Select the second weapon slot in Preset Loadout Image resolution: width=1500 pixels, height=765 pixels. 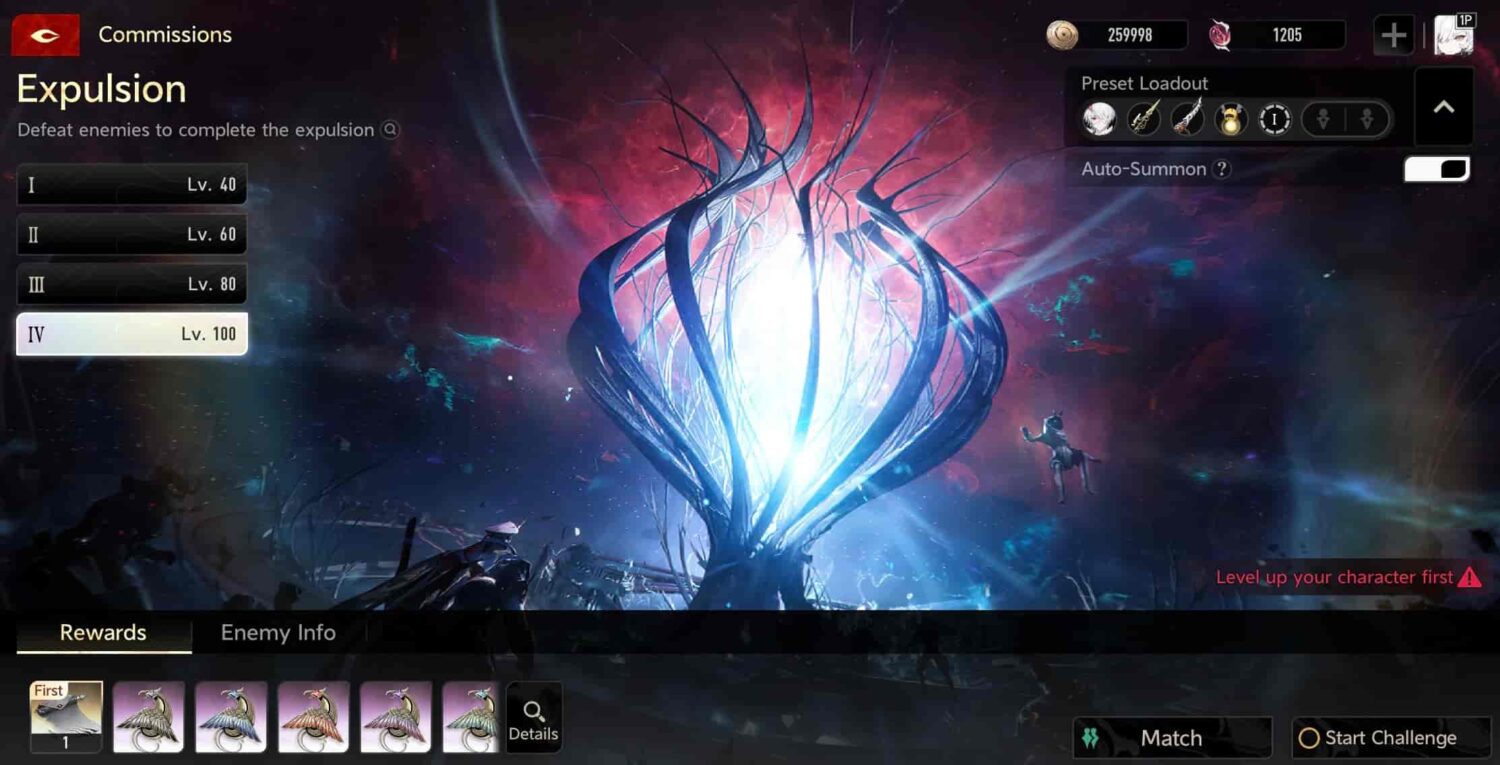(1188, 118)
